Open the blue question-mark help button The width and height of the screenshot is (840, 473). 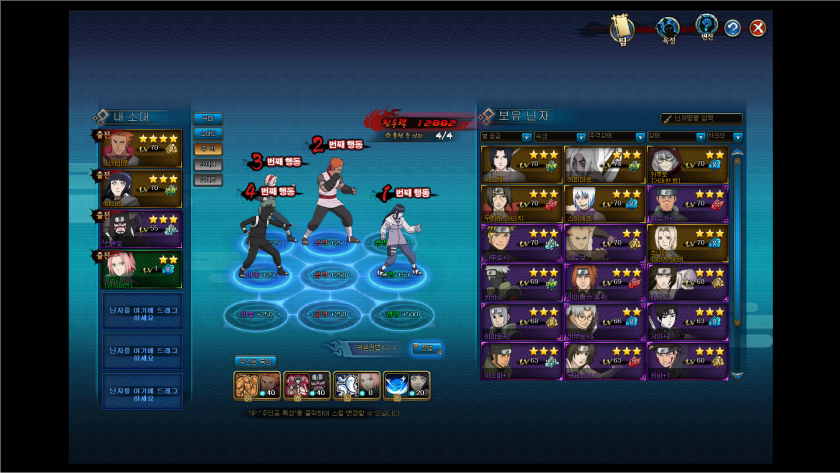[x=733, y=28]
